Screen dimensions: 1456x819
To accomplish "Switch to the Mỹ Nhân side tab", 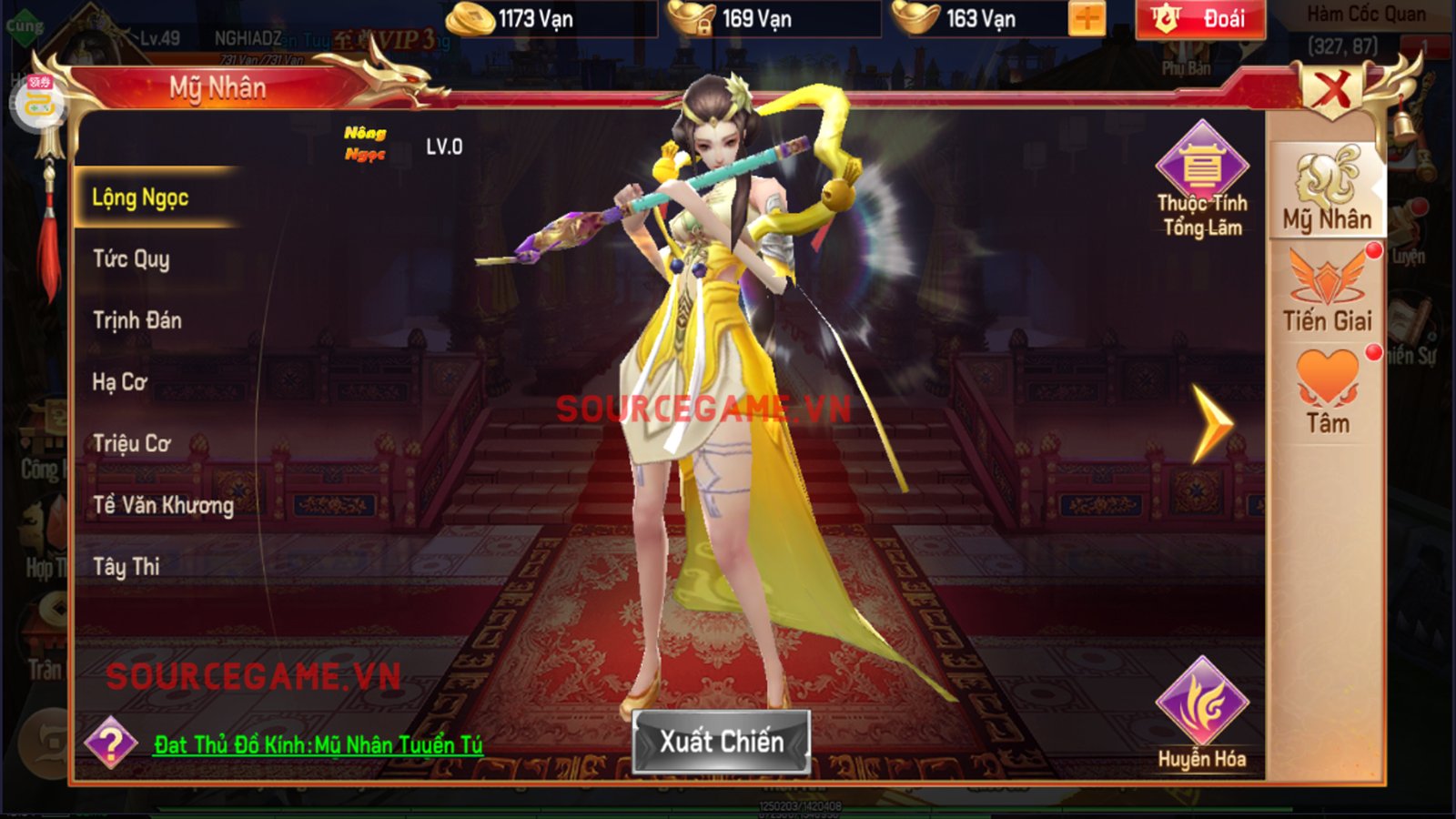I will tap(1327, 191).
